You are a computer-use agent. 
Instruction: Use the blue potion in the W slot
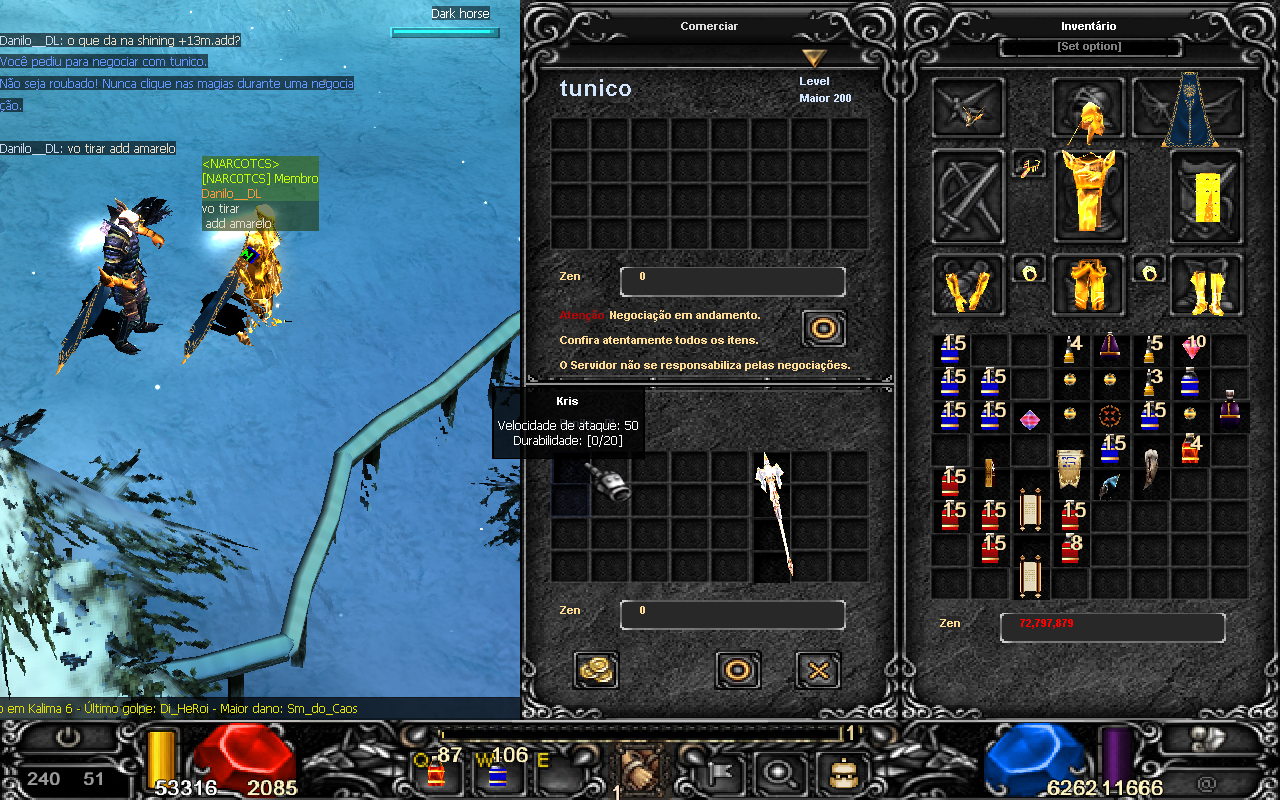[497, 770]
